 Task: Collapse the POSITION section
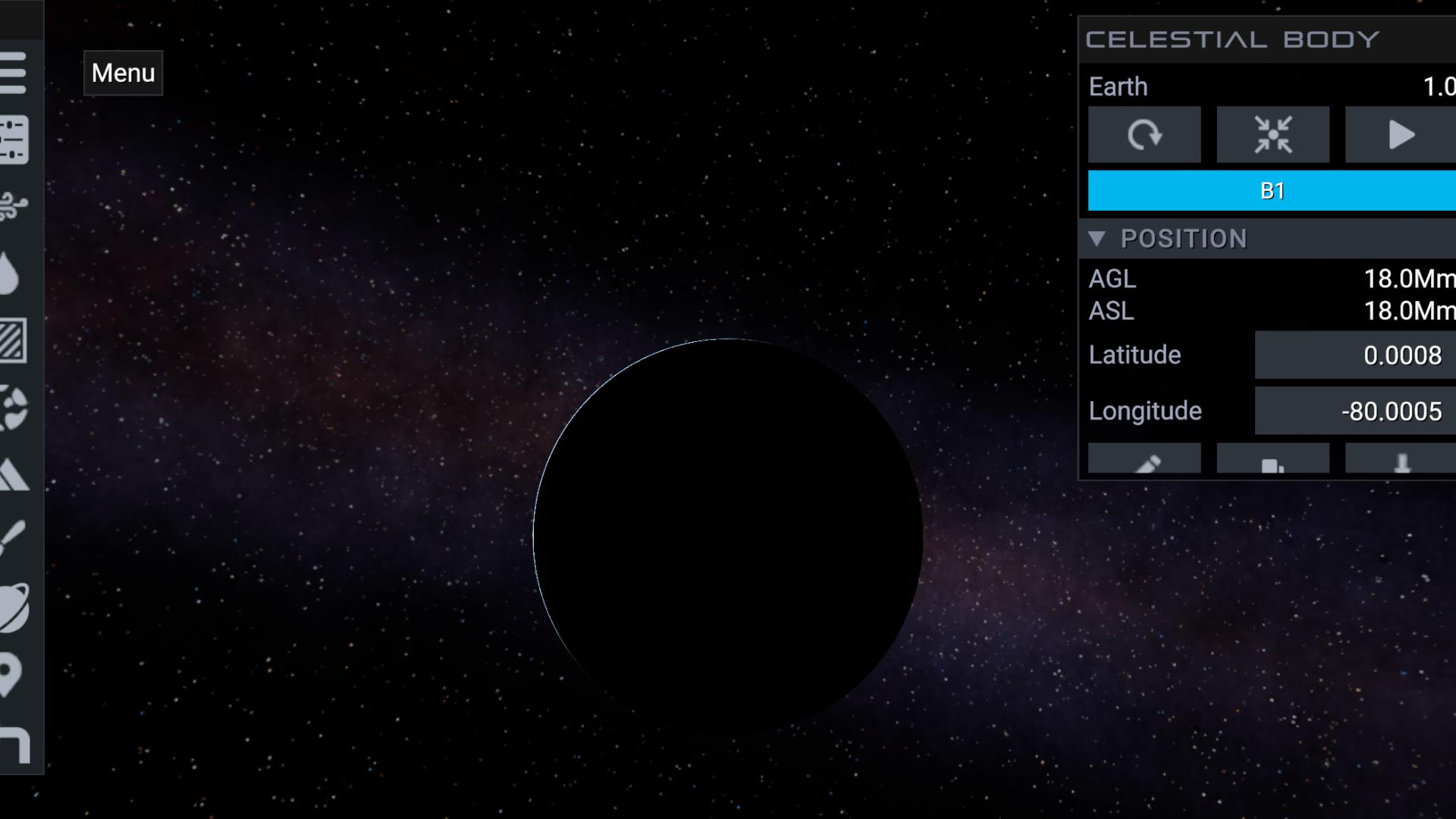pyautogui.click(x=1097, y=239)
